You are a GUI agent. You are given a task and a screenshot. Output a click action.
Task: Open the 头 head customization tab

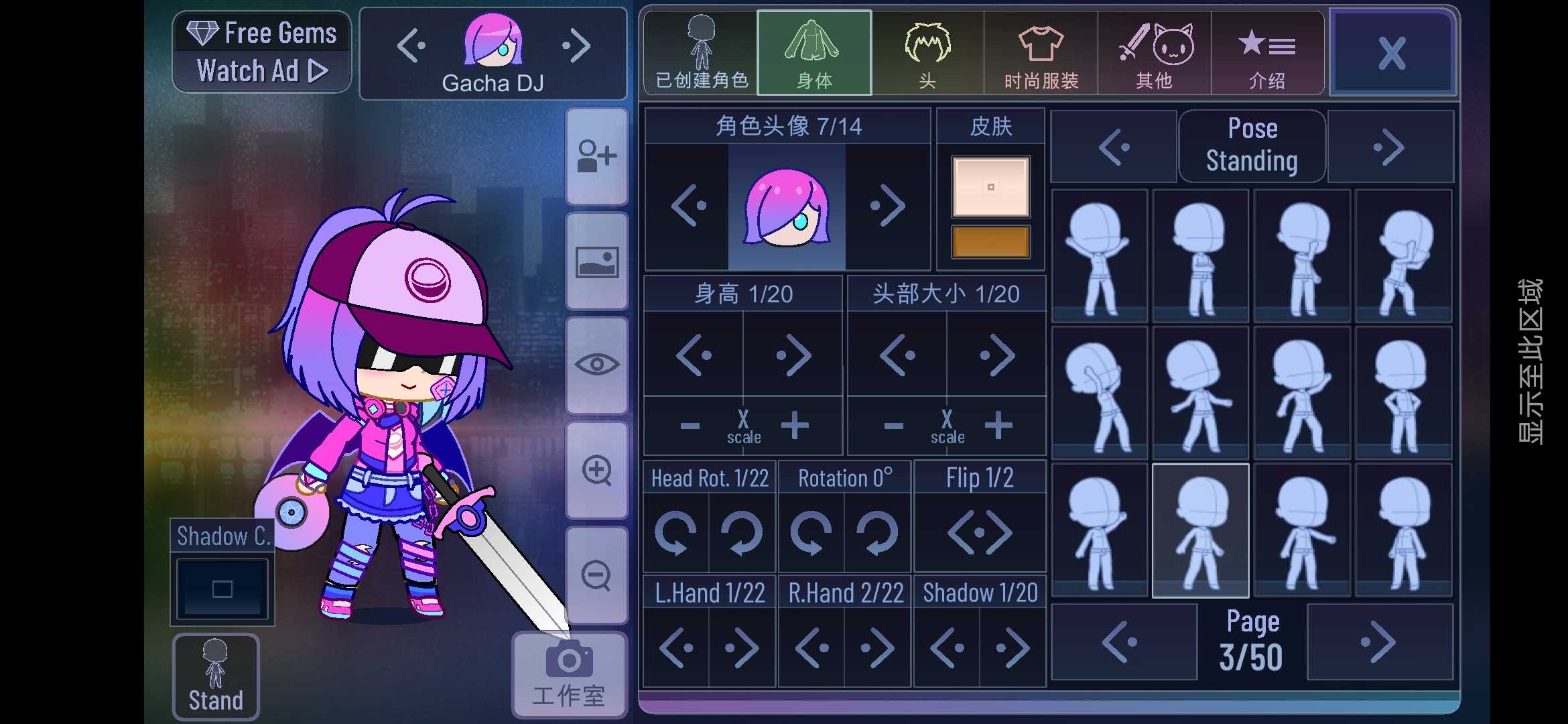tap(927, 52)
